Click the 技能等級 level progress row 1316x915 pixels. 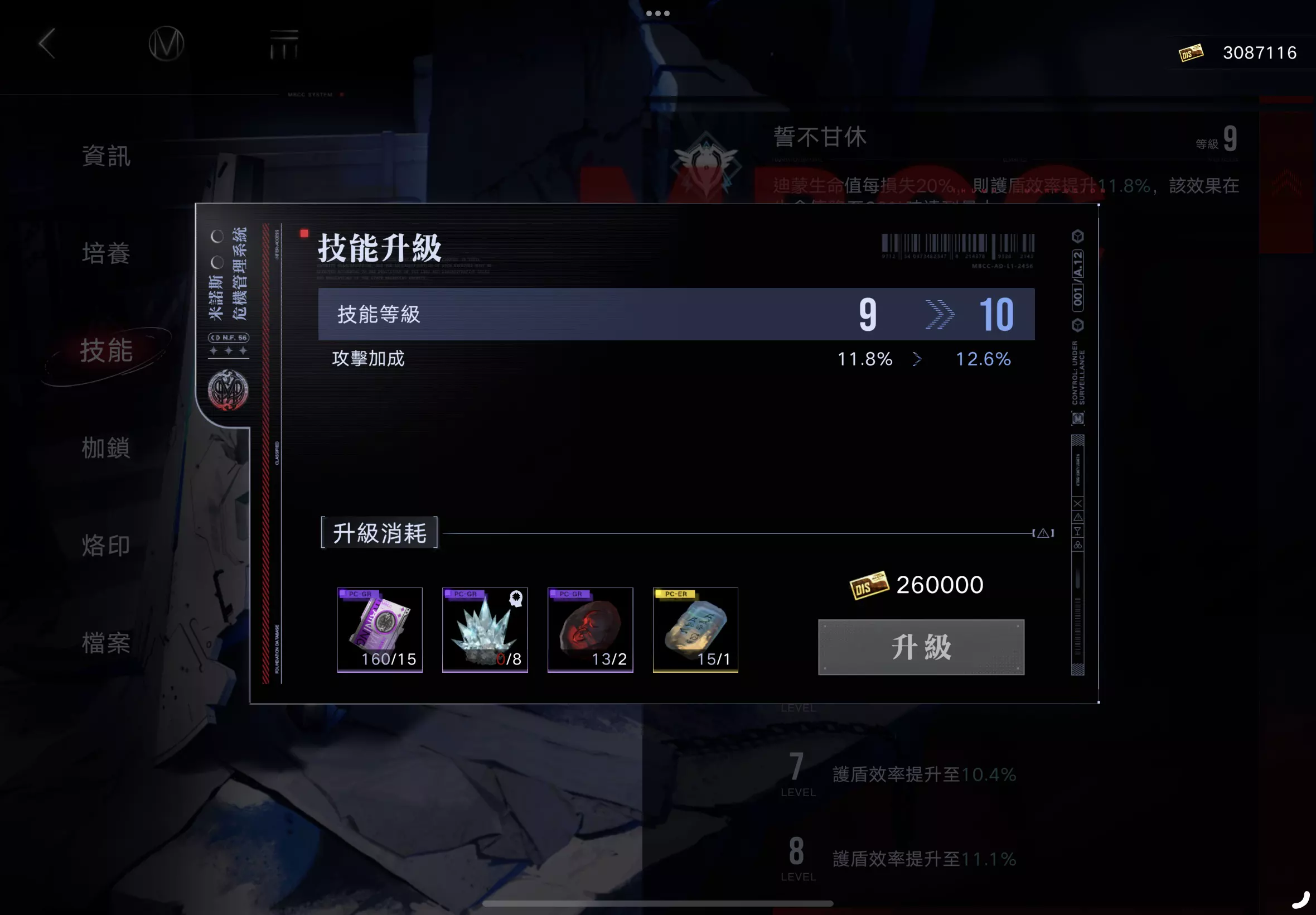tap(676, 314)
